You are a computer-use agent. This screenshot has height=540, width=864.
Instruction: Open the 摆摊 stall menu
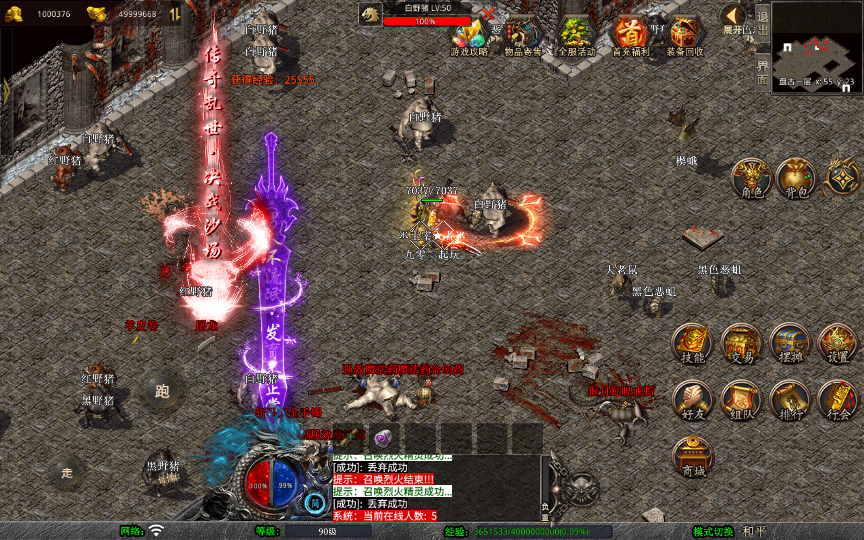(x=789, y=343)
